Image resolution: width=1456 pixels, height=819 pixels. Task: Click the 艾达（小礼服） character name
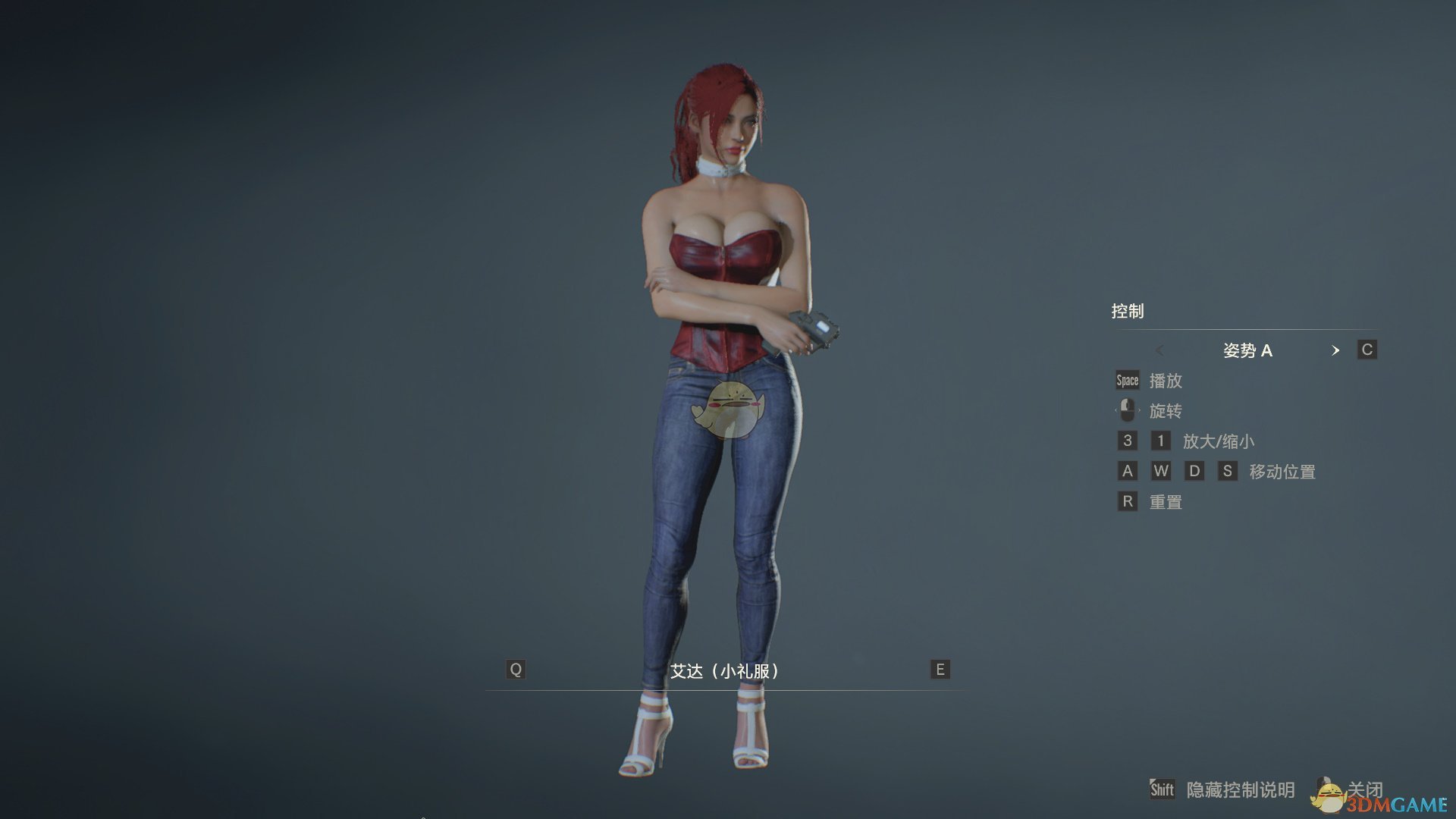726,670
